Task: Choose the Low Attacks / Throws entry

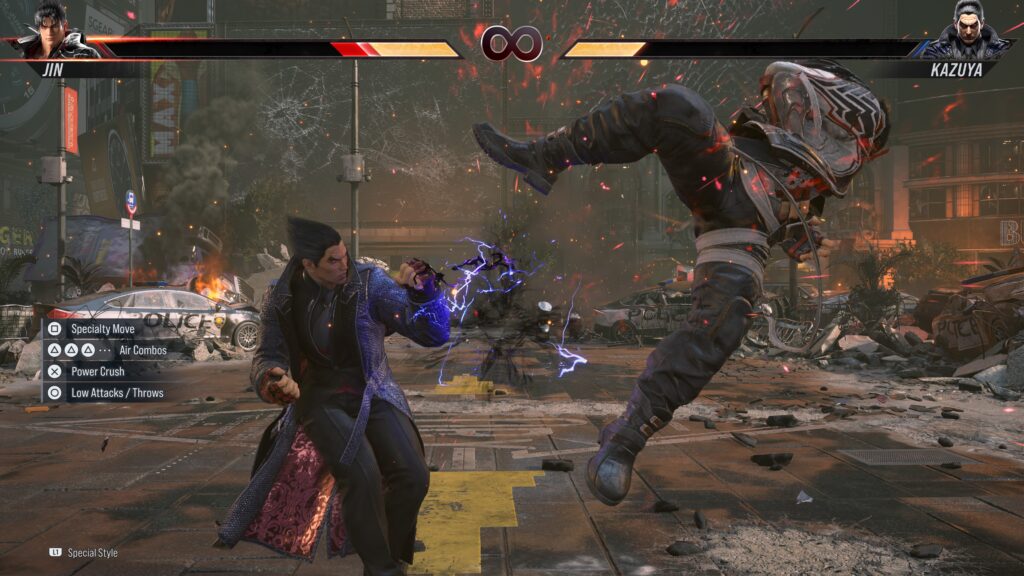Action: (x=116, y=393)
